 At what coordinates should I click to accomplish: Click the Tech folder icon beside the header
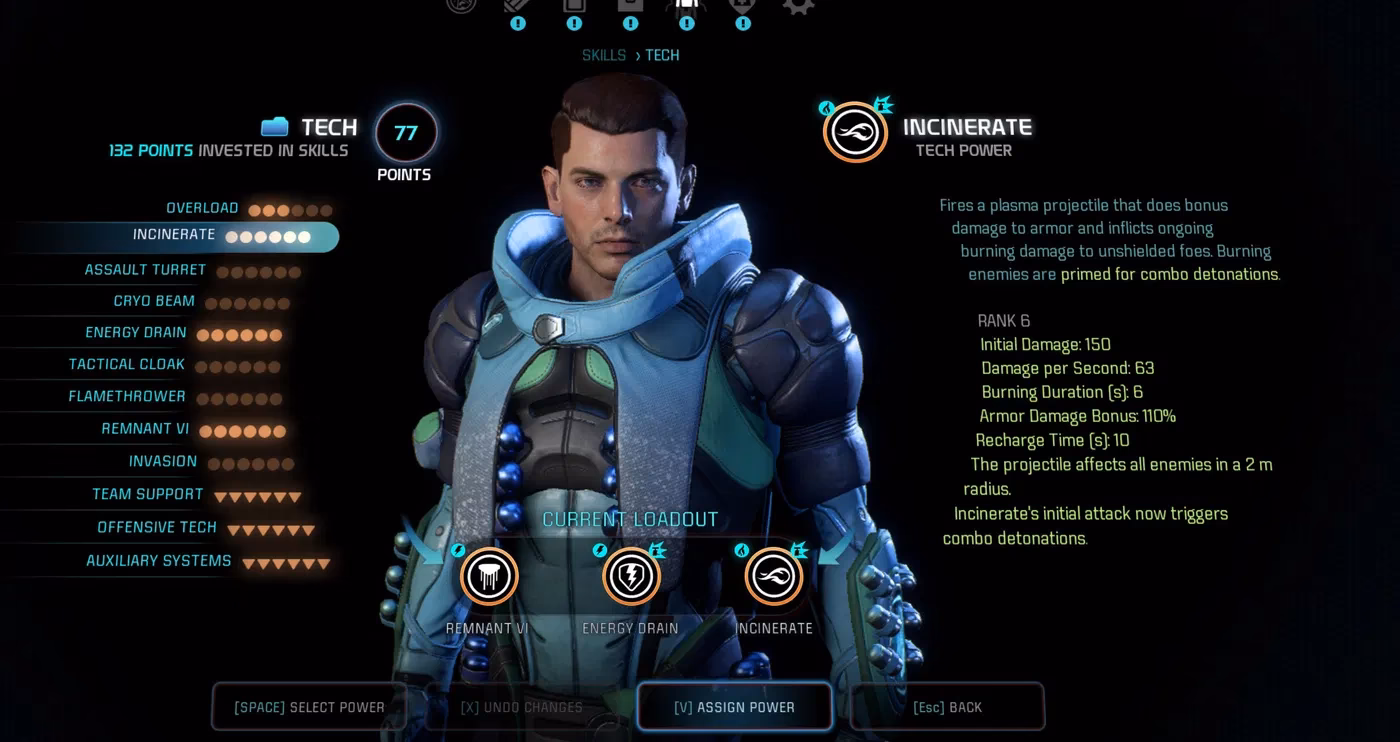point(273,127)
